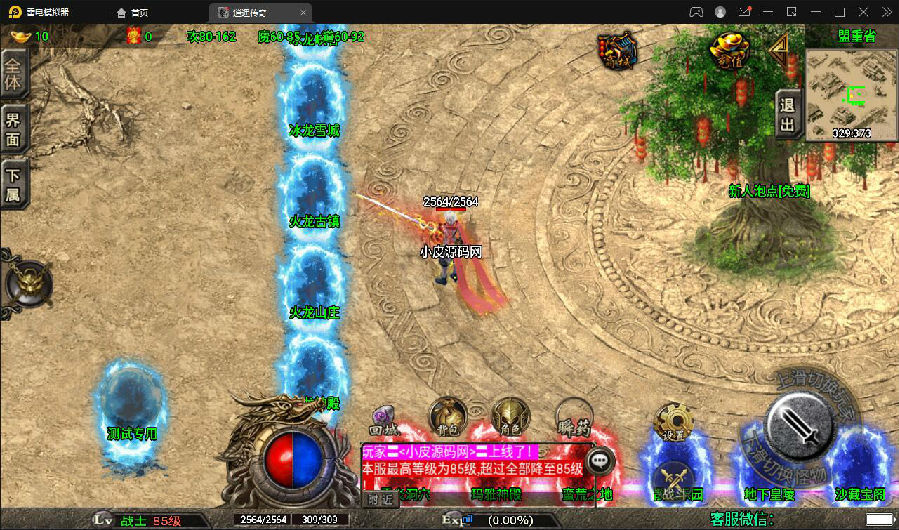899x530 pixels.
Task: Switch chat to the 附近 channel
Action: [378, 497]
